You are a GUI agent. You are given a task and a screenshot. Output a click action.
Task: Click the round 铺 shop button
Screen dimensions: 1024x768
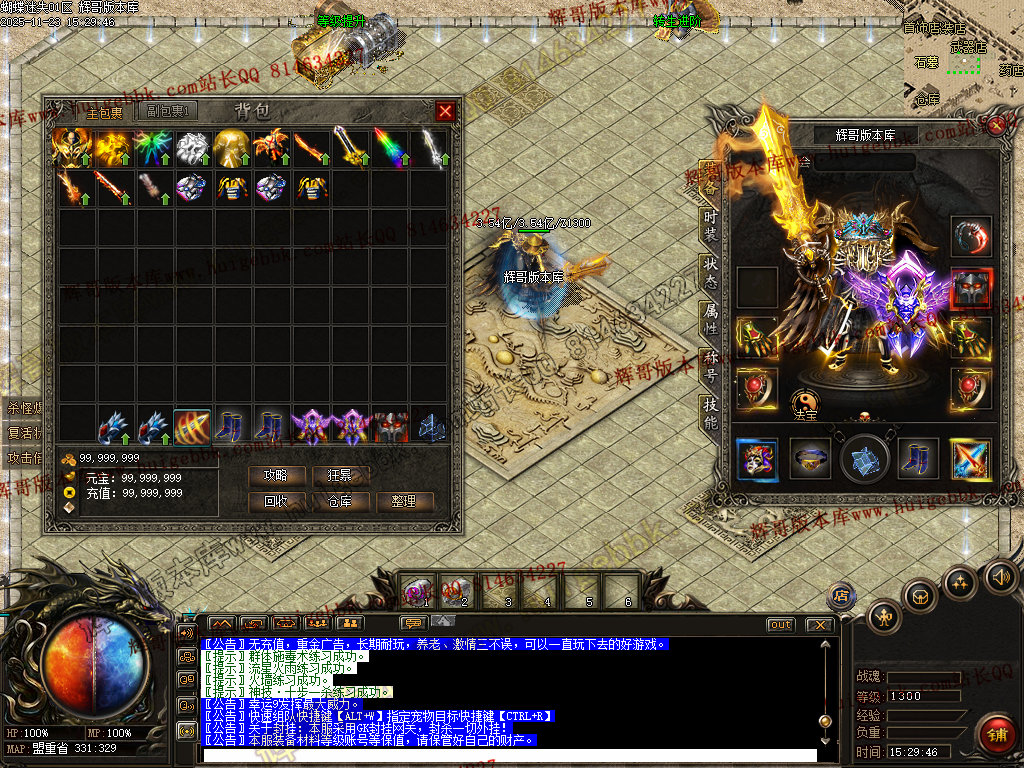pyautogui.click(x=994, y=735)
